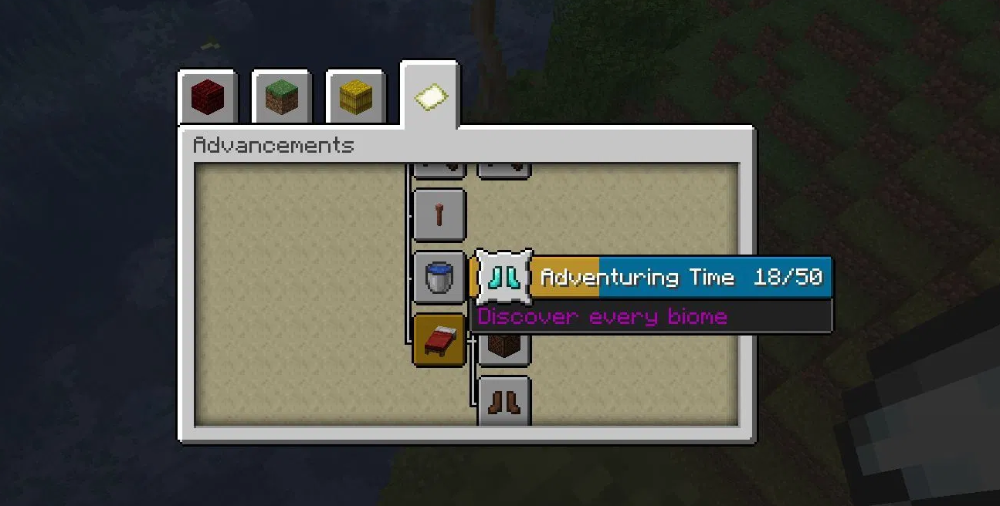This screenshot has width=1000, height=506.
Task: Click the red bed advancement icon
Action: tap(439, 340)
